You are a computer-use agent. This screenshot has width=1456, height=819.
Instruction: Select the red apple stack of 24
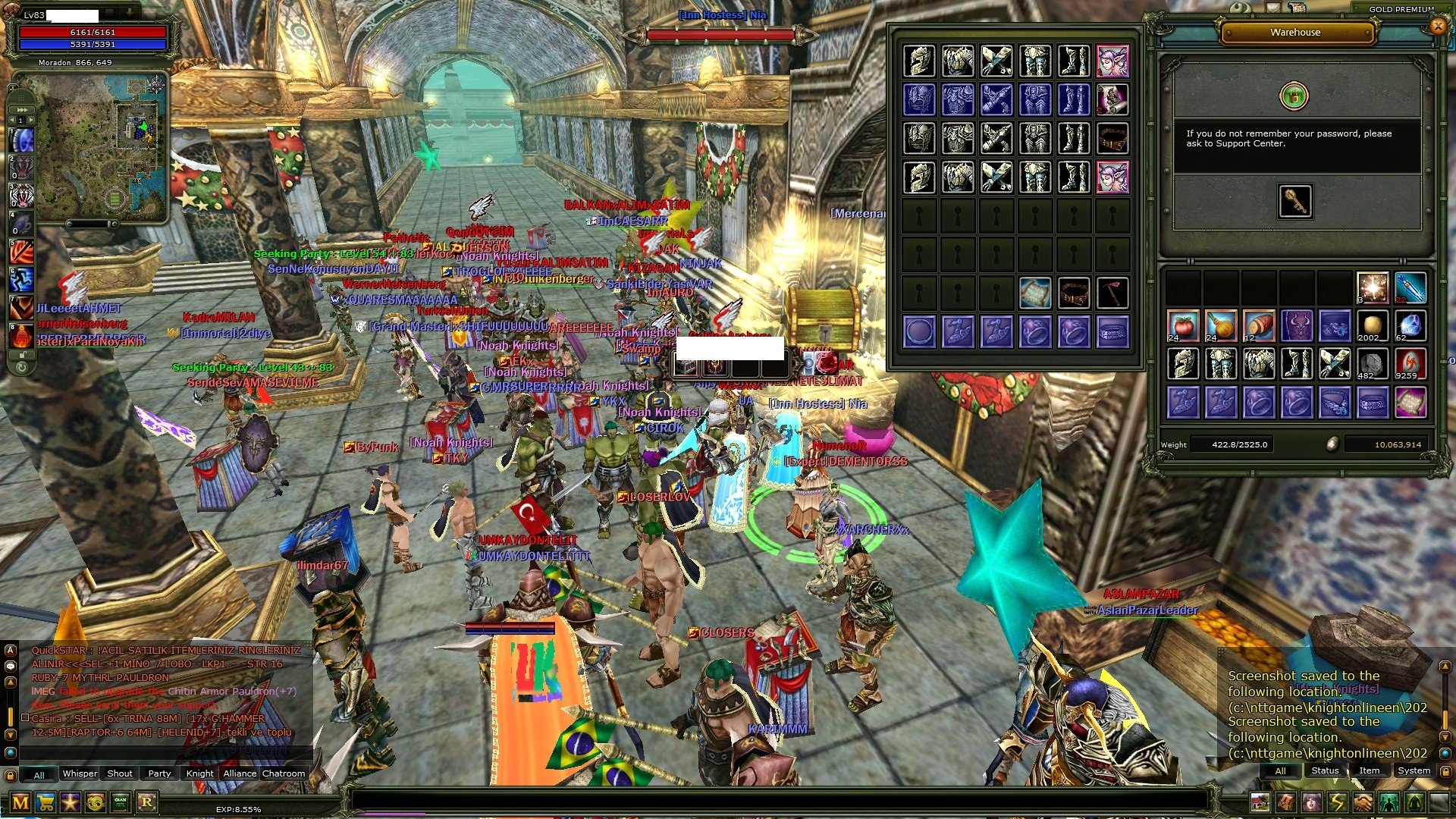[x=1183, y=326]
